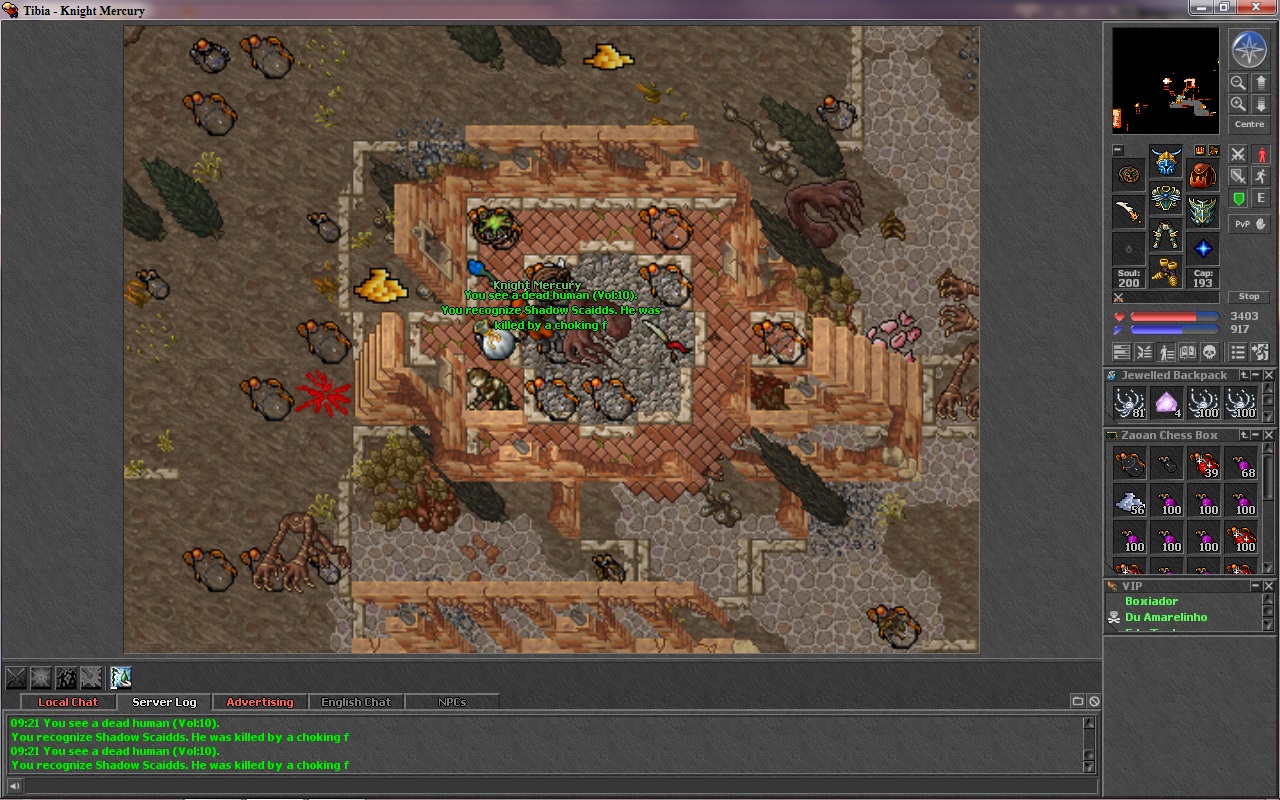Switch to the English Chat tab
This screenshot has height=800, width=1280.
[356, 702]
